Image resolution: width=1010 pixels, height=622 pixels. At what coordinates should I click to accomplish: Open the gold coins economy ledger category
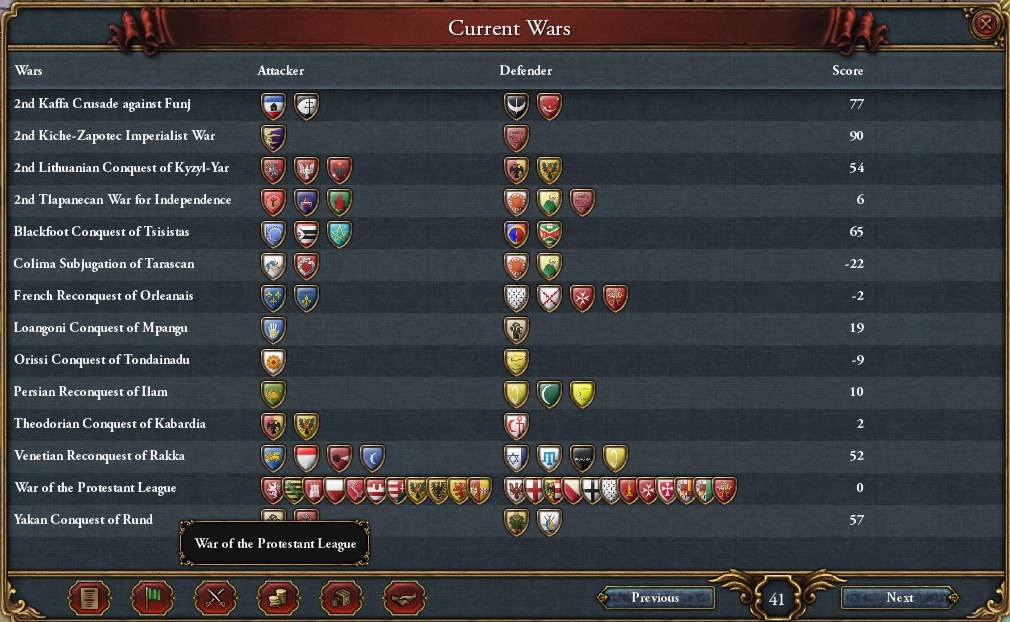(x=278, y=598)
